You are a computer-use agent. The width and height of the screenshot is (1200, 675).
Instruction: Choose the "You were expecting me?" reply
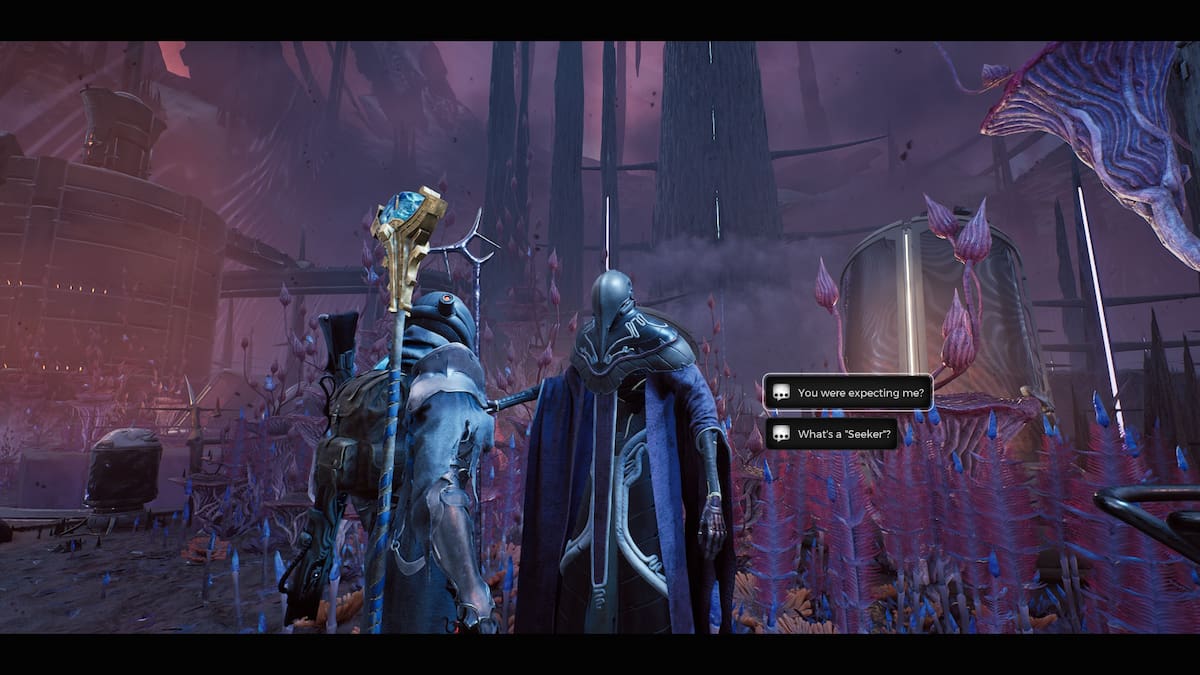tap(848, 393)
